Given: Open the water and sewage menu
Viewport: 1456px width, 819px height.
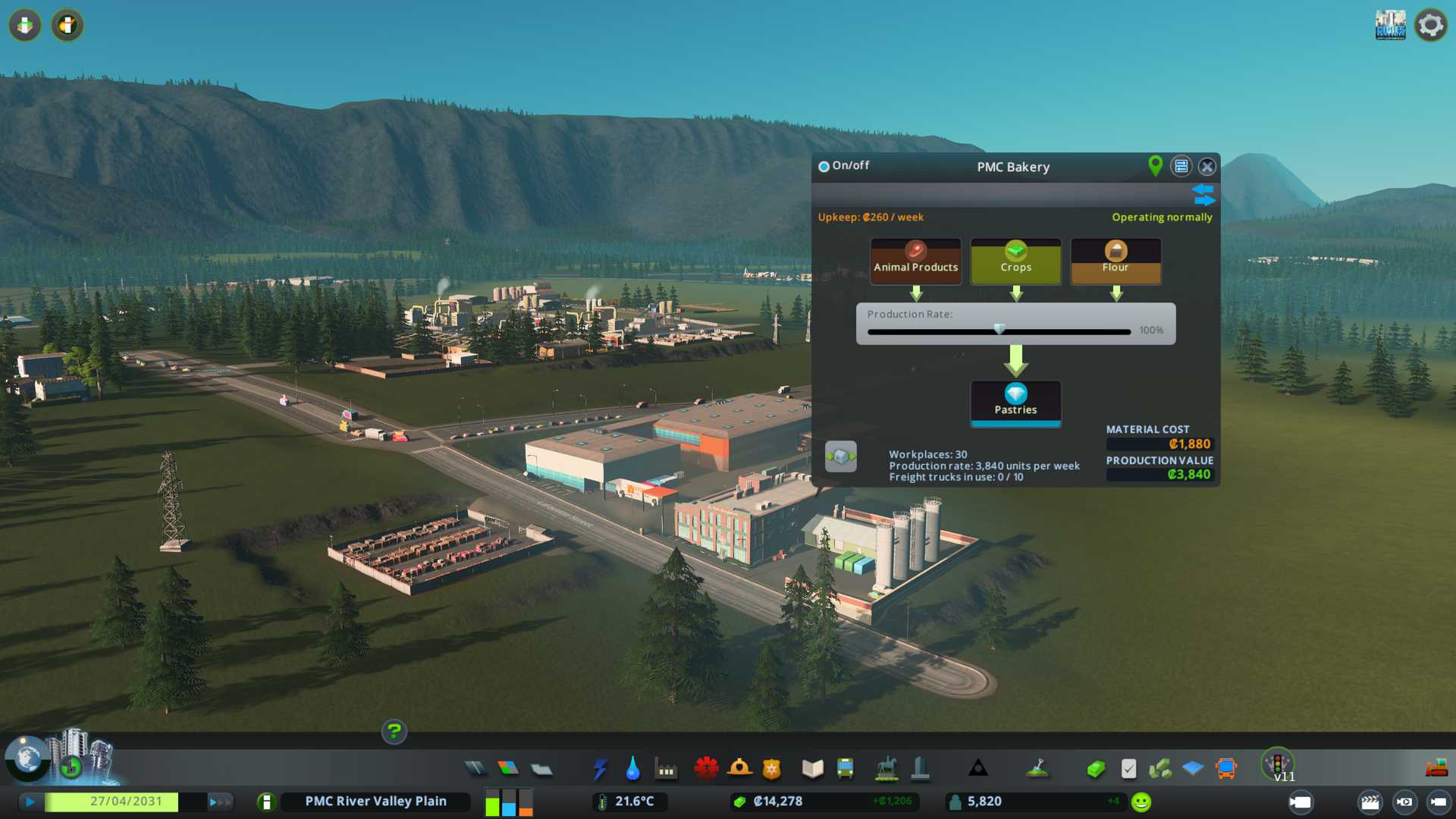Looking at the screenshot, I should pyautogui.click(x=632, y=769).
